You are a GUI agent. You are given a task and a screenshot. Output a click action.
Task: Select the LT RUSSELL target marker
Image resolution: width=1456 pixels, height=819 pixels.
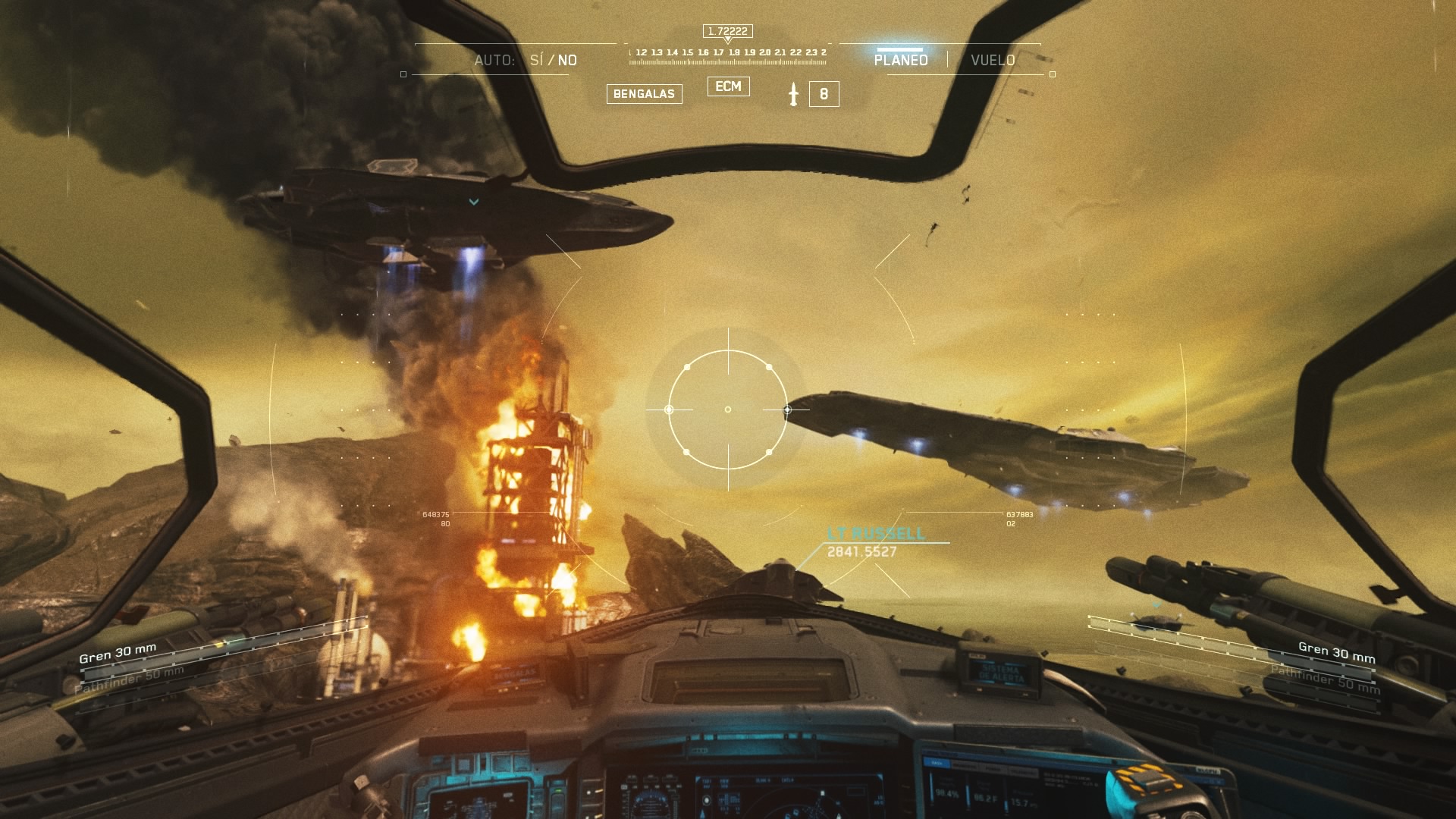click(876, 534)
